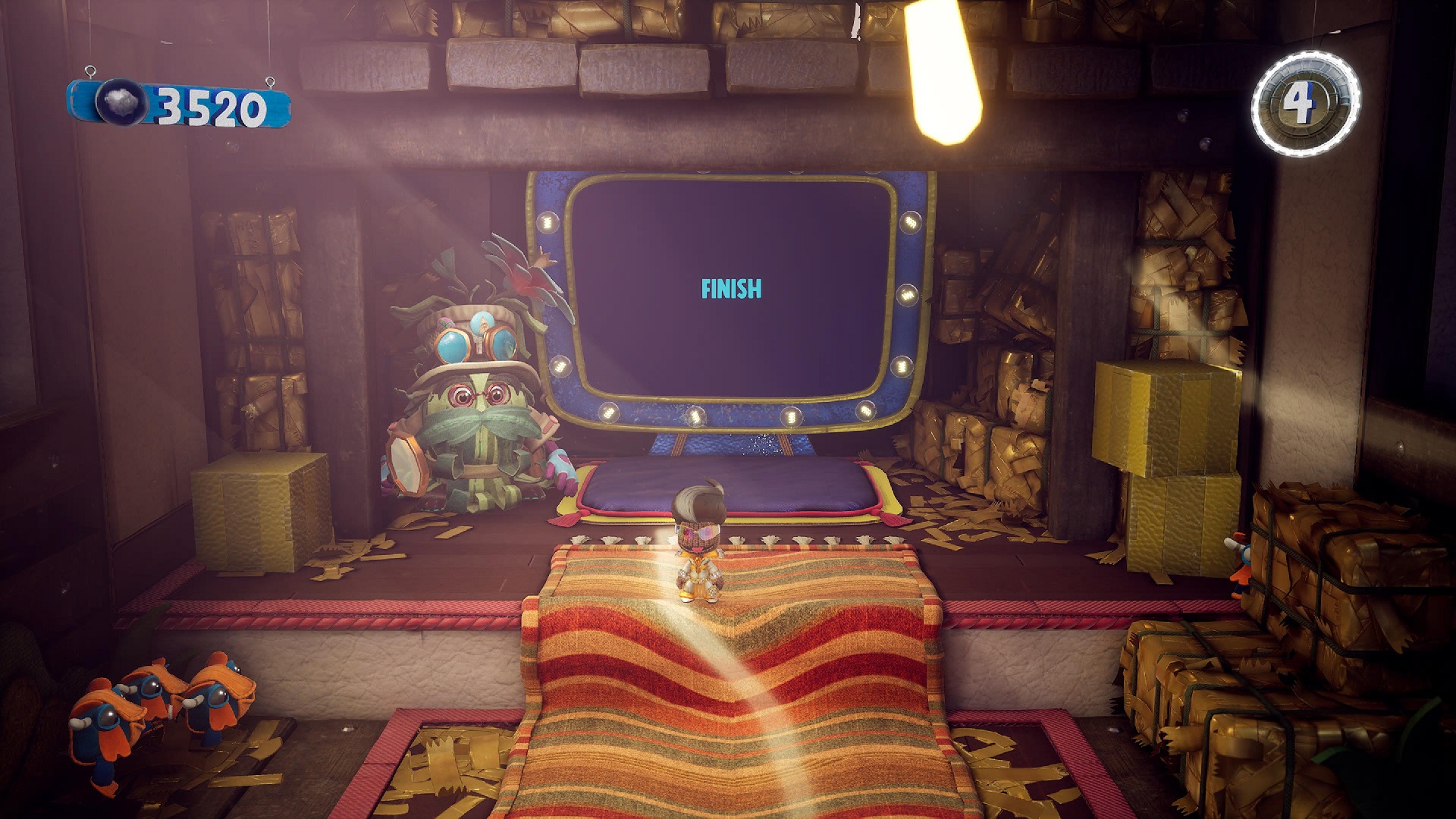
Task: Select the FINISH option on the screen
Action: pos(731,289)
